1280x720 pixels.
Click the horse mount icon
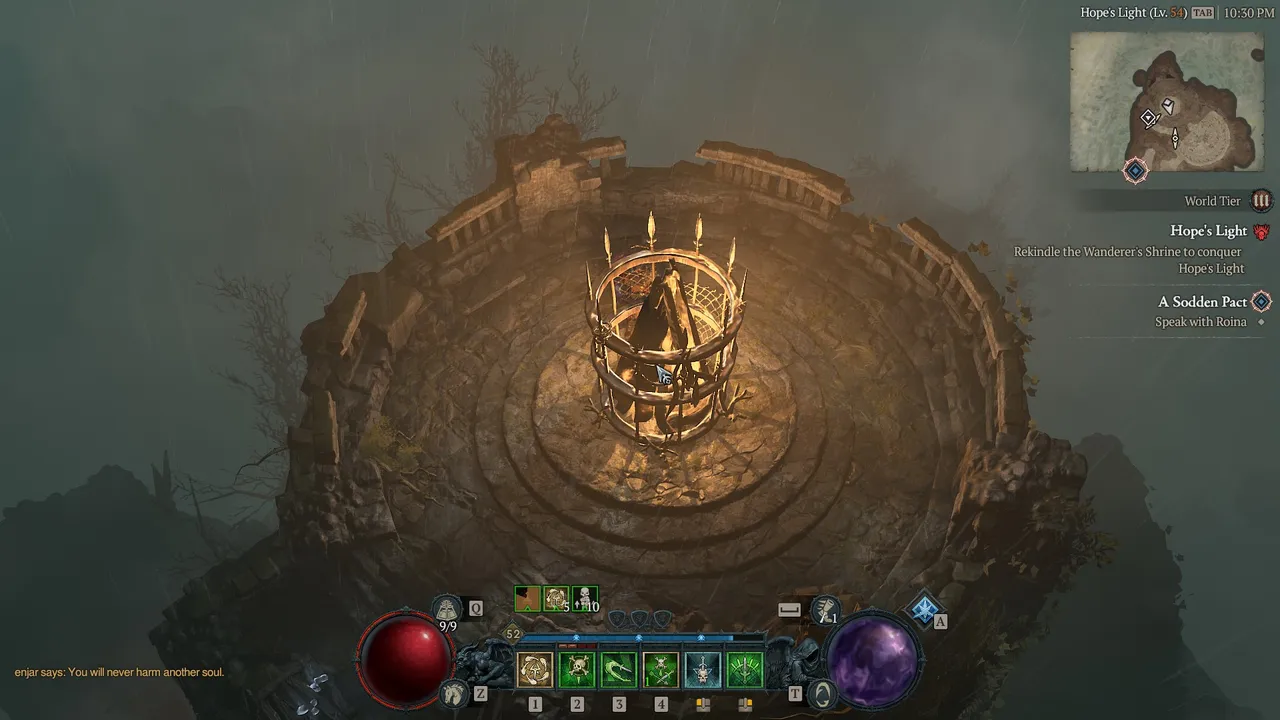453,693
